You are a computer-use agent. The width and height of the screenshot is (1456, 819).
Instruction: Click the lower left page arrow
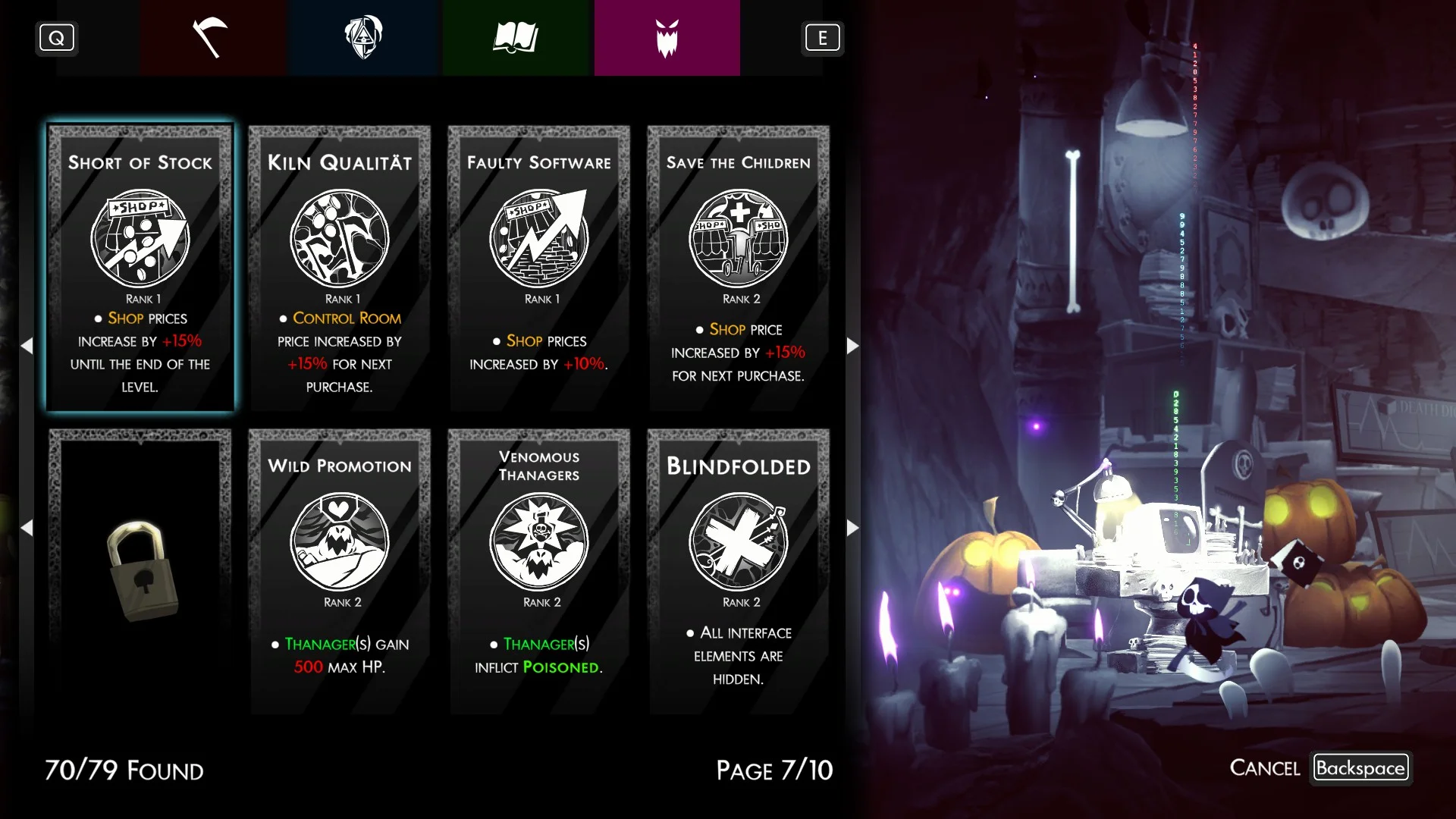click(x=27, y=528)
